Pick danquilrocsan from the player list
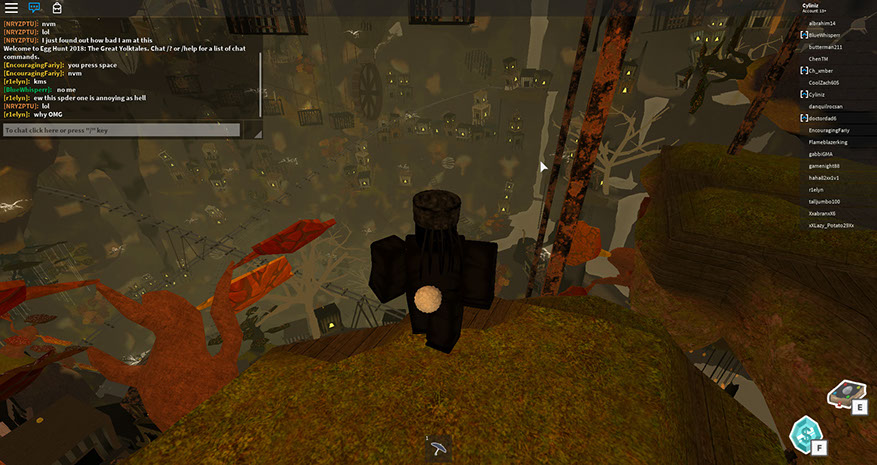 [x=828, y=106]
